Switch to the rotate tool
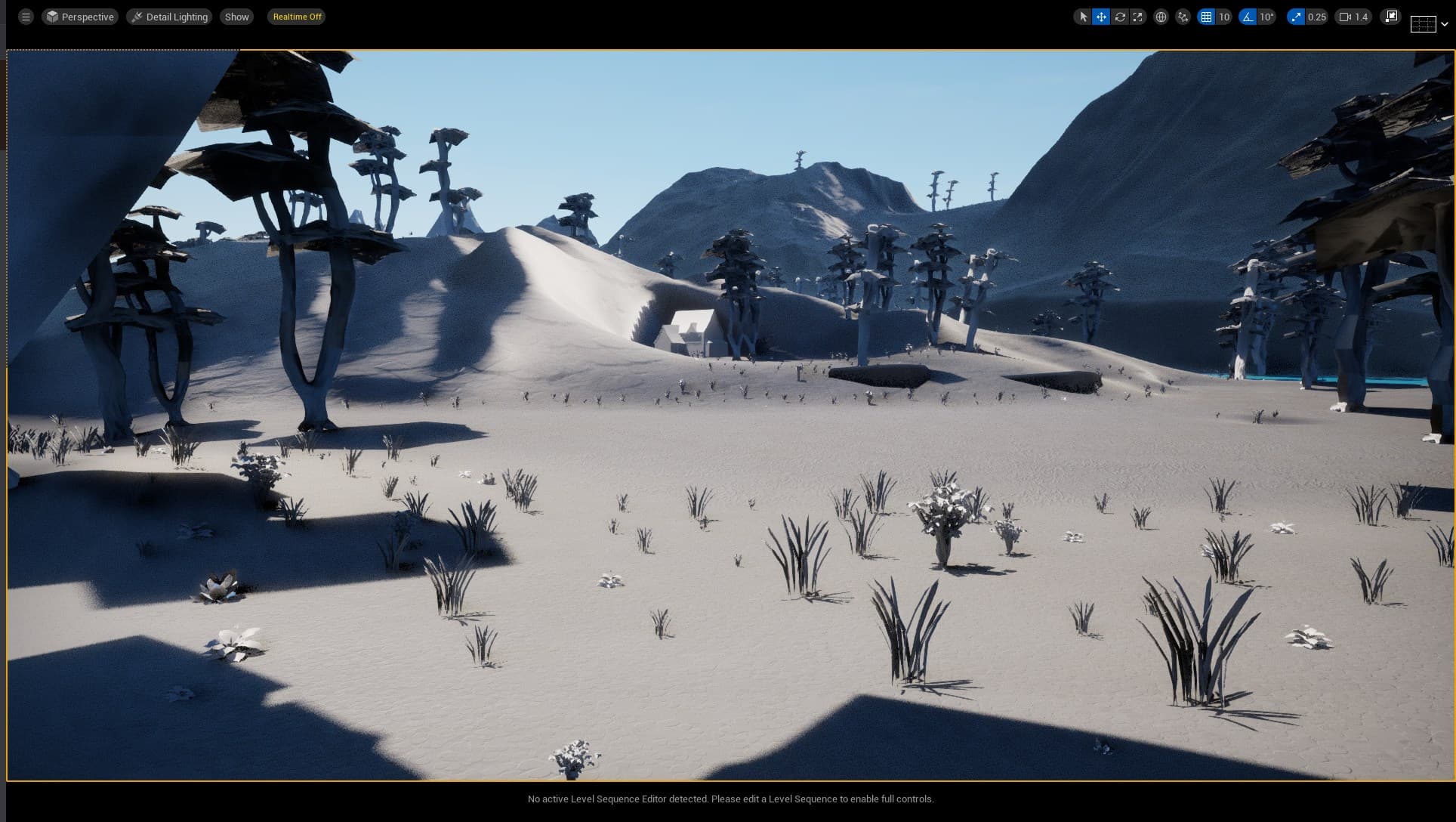This screenshot has height=822, width=1456. pos(1120,16)
